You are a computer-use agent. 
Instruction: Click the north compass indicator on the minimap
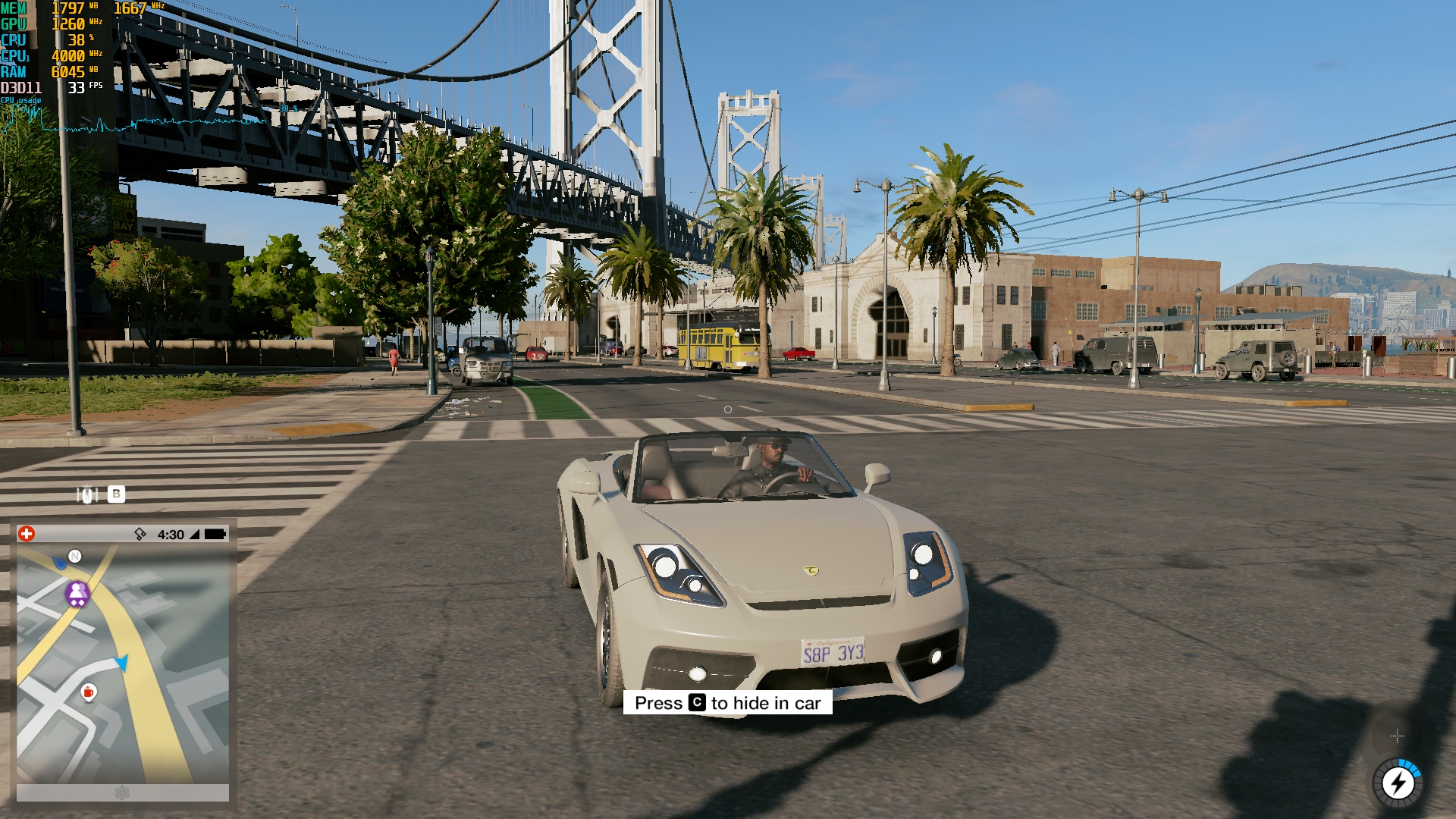pos(75,556)
